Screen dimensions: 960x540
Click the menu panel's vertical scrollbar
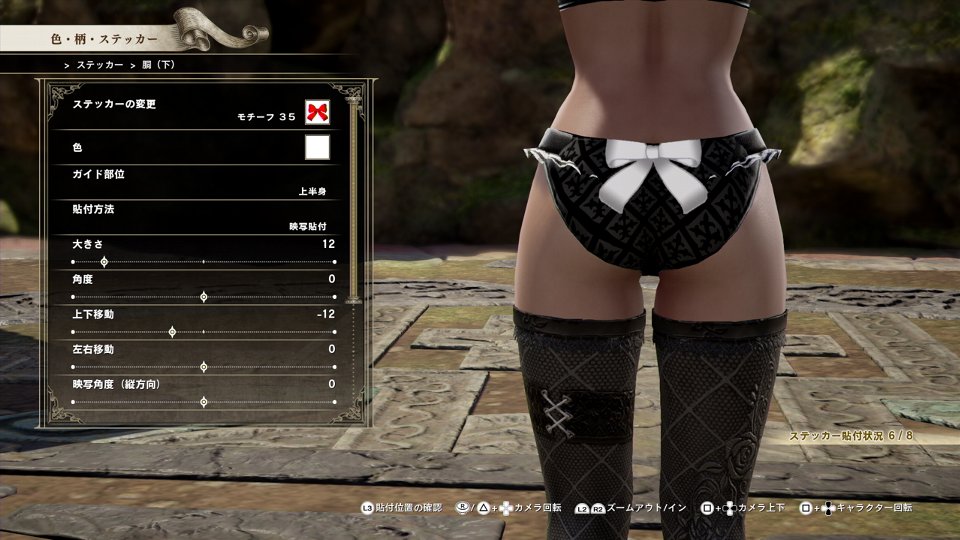352,200
